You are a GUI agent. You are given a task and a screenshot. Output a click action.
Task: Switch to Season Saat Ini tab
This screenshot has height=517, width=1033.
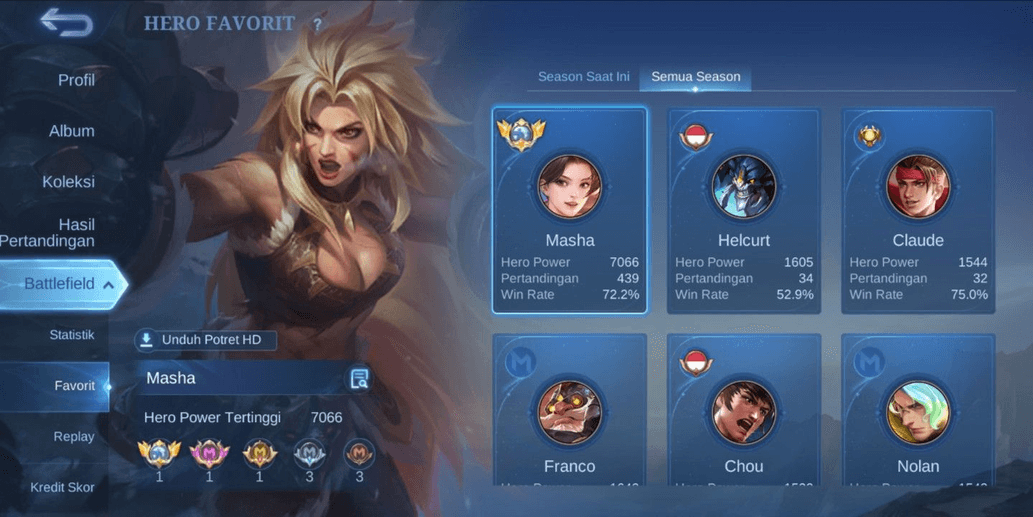pyautogui.click(x=583, y=77)
